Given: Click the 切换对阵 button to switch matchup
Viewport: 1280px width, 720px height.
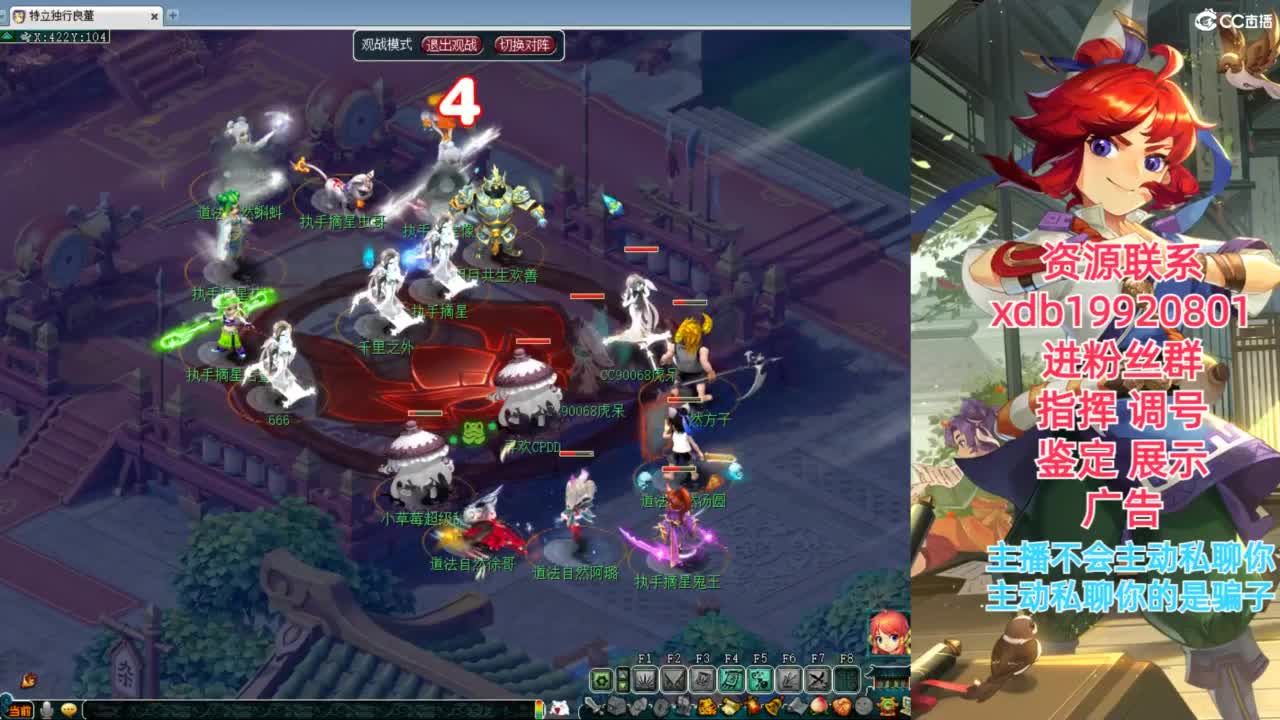Looking at the screenshot, I should (527, 46).
